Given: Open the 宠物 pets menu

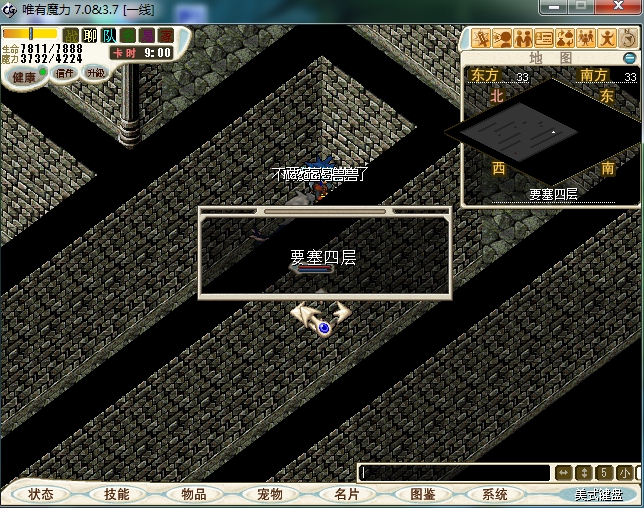Looking at the screenshot, I should click(269, 494).
